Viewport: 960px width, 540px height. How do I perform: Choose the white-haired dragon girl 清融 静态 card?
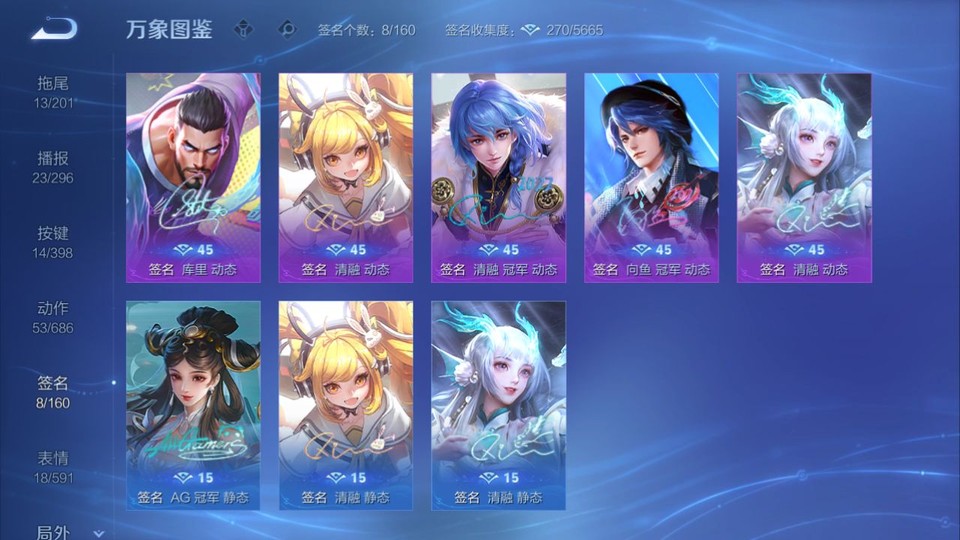[498, 405]
